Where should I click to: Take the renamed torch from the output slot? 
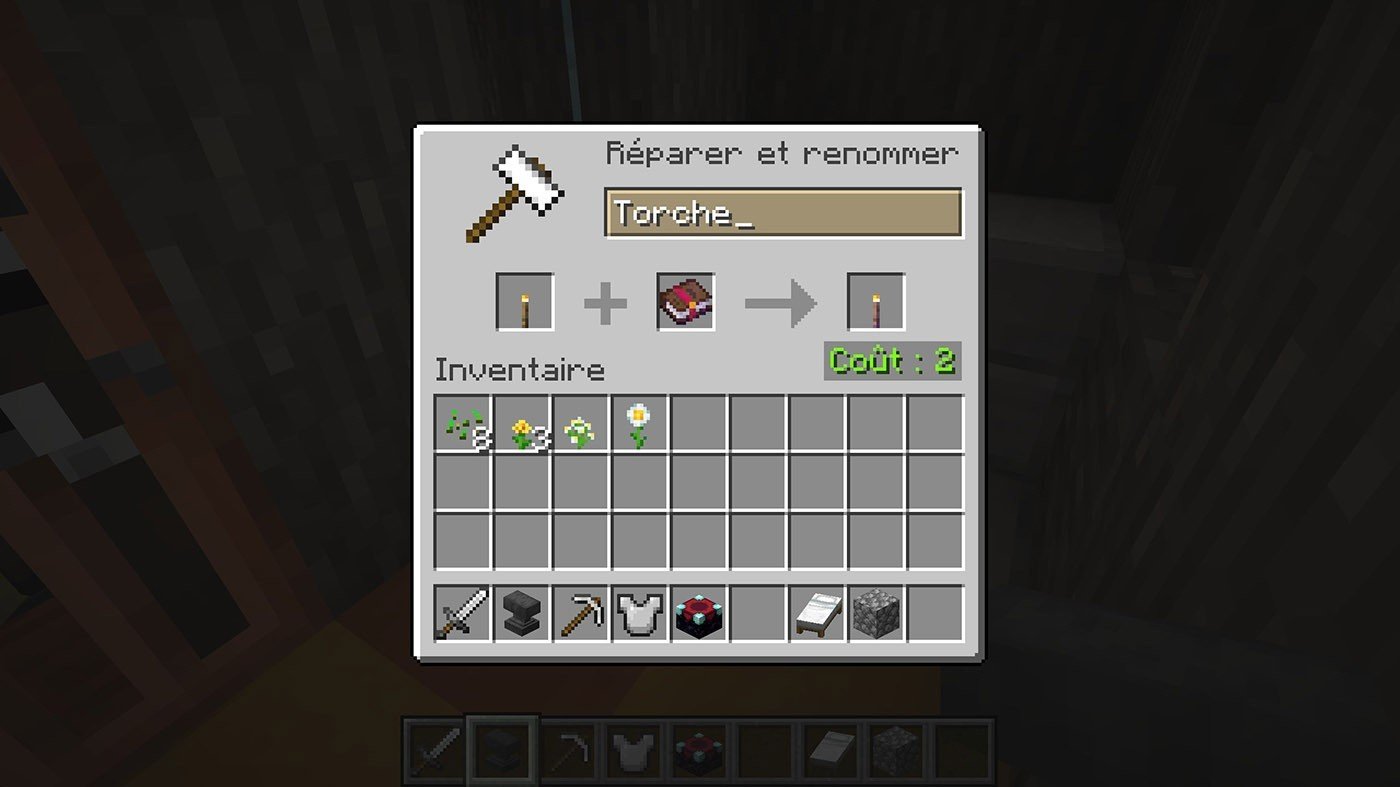(876, 302)
